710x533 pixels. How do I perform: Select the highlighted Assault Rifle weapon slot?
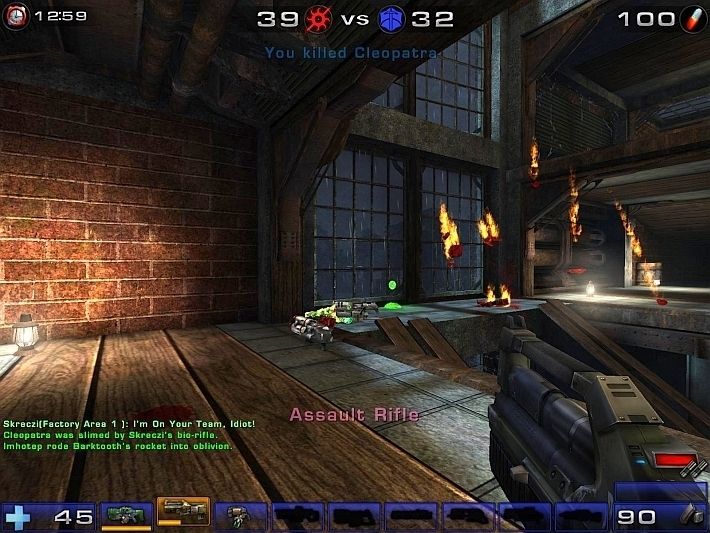pos(183,514)
